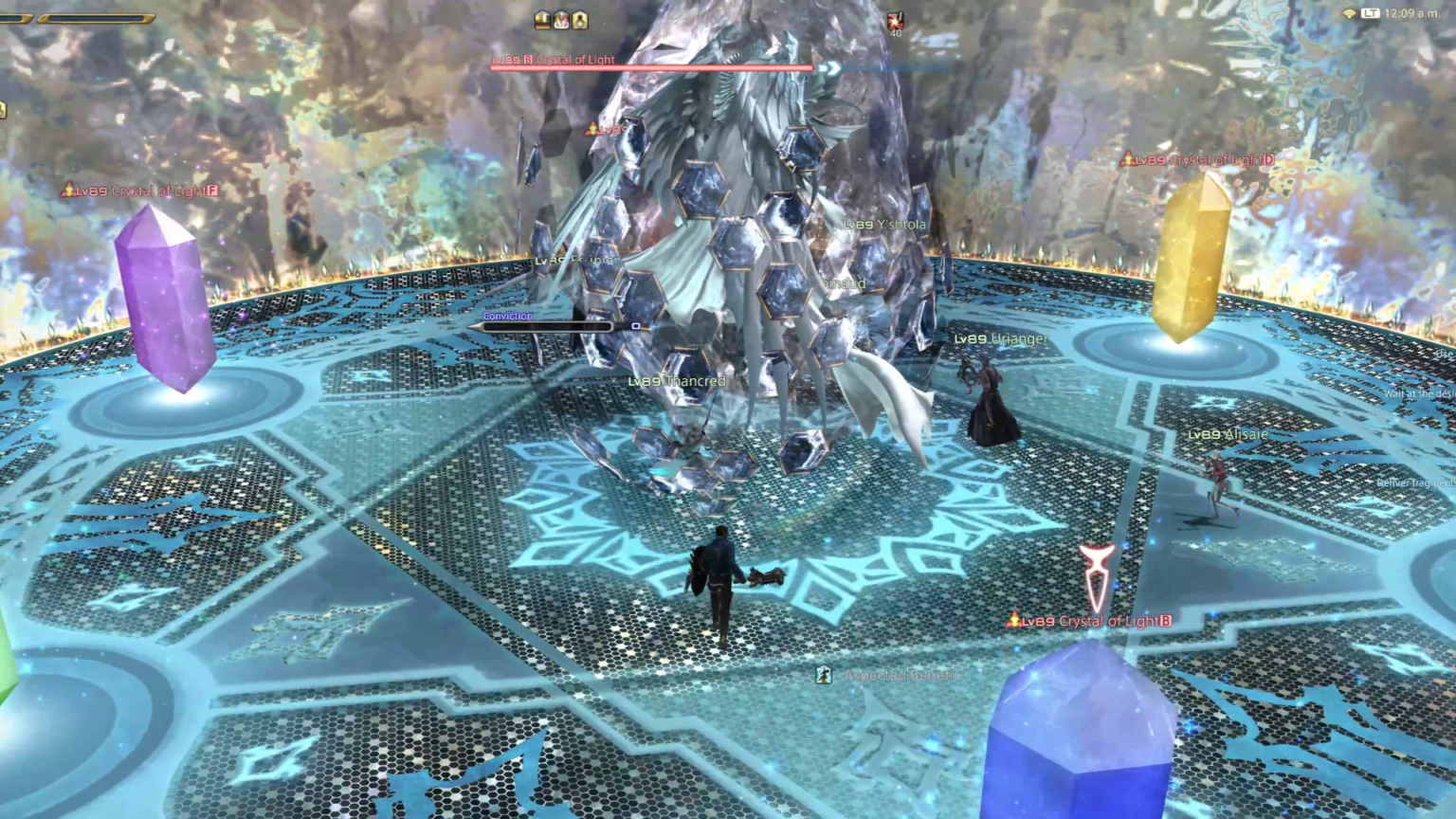
Task: Click the Wi-Fi signal indicator in top right
Action: [1350, 14]
